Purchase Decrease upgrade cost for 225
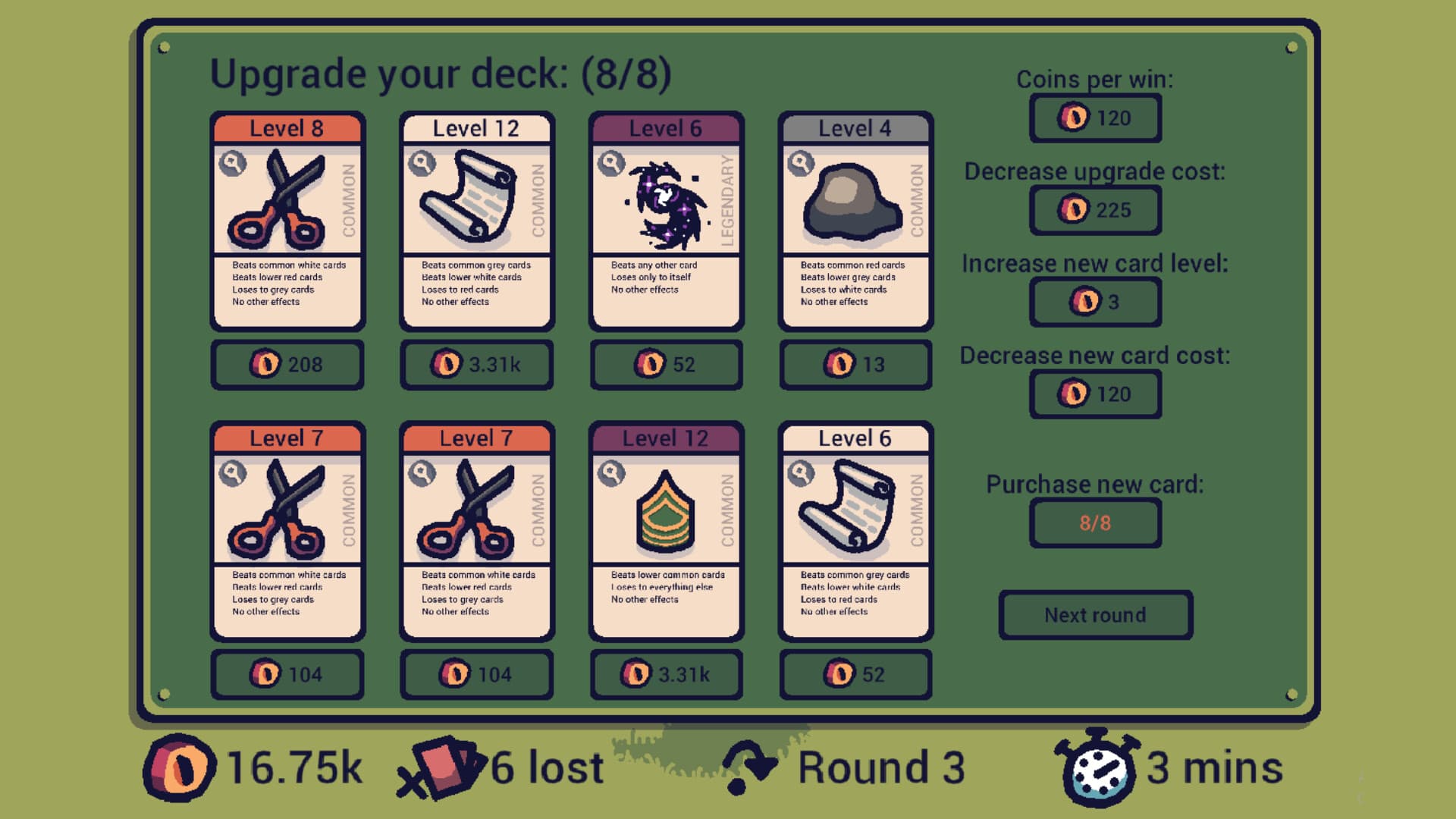The height and width of the screenshot is (819, 1456). point(1095,210)
